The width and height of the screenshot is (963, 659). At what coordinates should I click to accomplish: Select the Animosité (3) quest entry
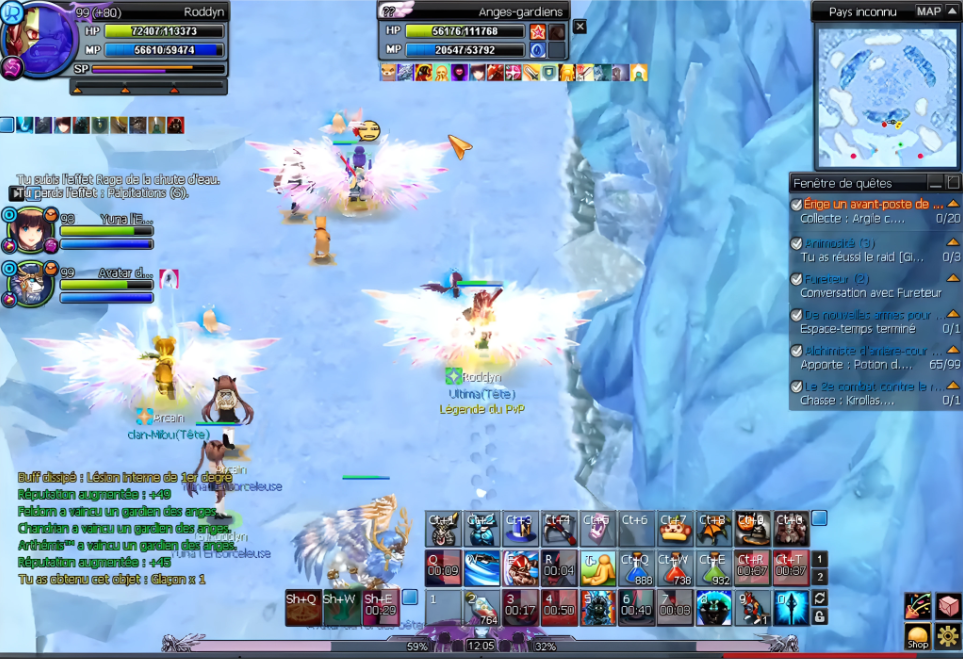click(x=839, y=243)
